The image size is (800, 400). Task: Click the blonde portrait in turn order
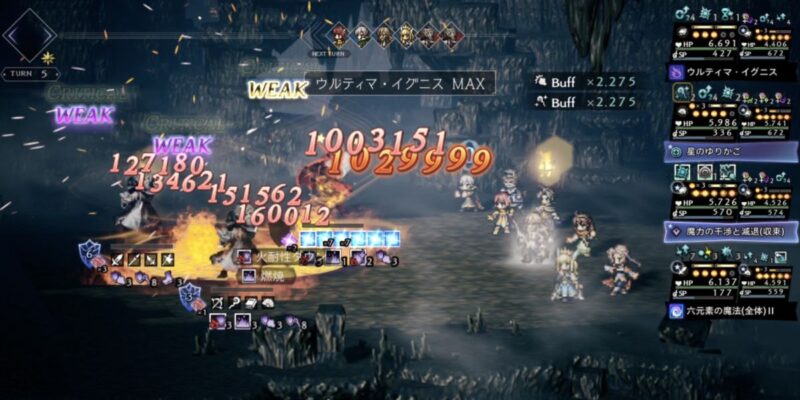407,33
